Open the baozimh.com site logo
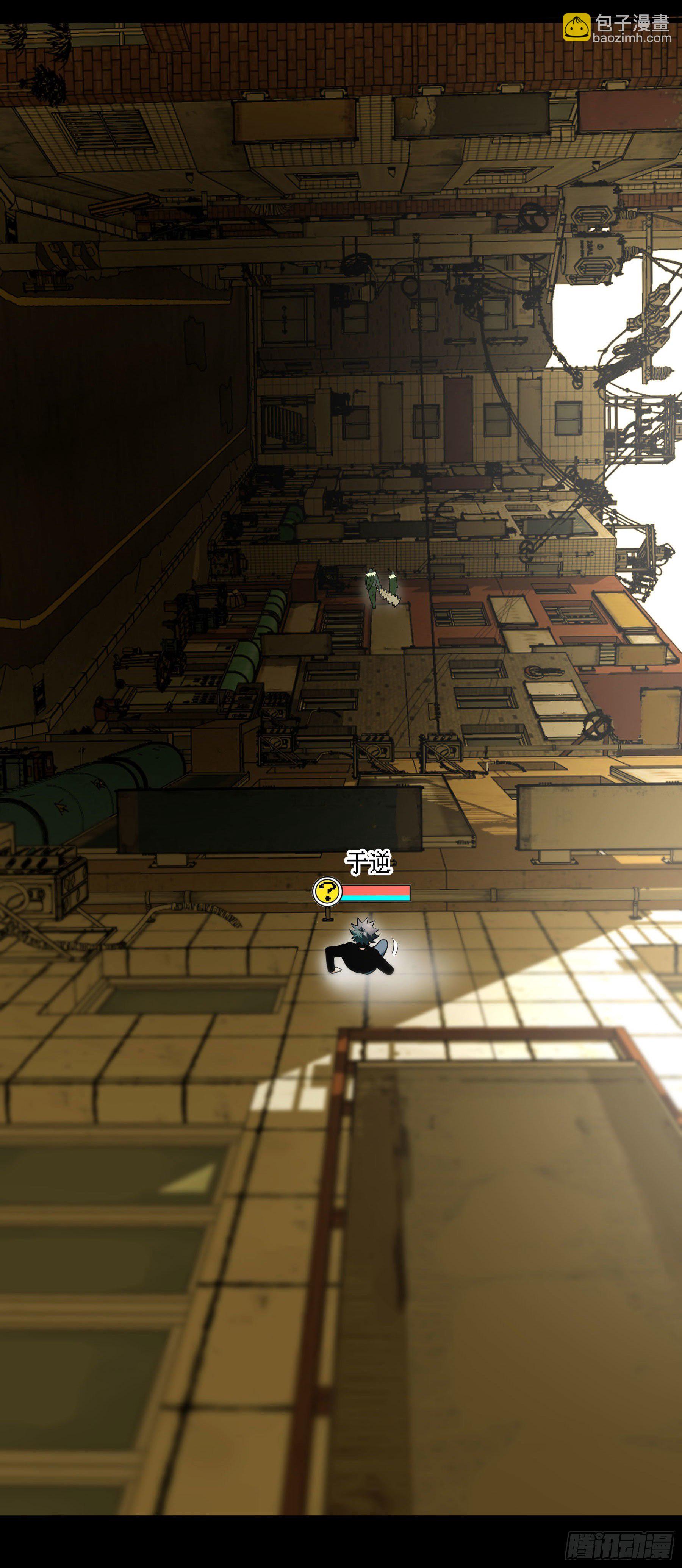The height and width of the screenshot is (1568, 682). (616, 28)
